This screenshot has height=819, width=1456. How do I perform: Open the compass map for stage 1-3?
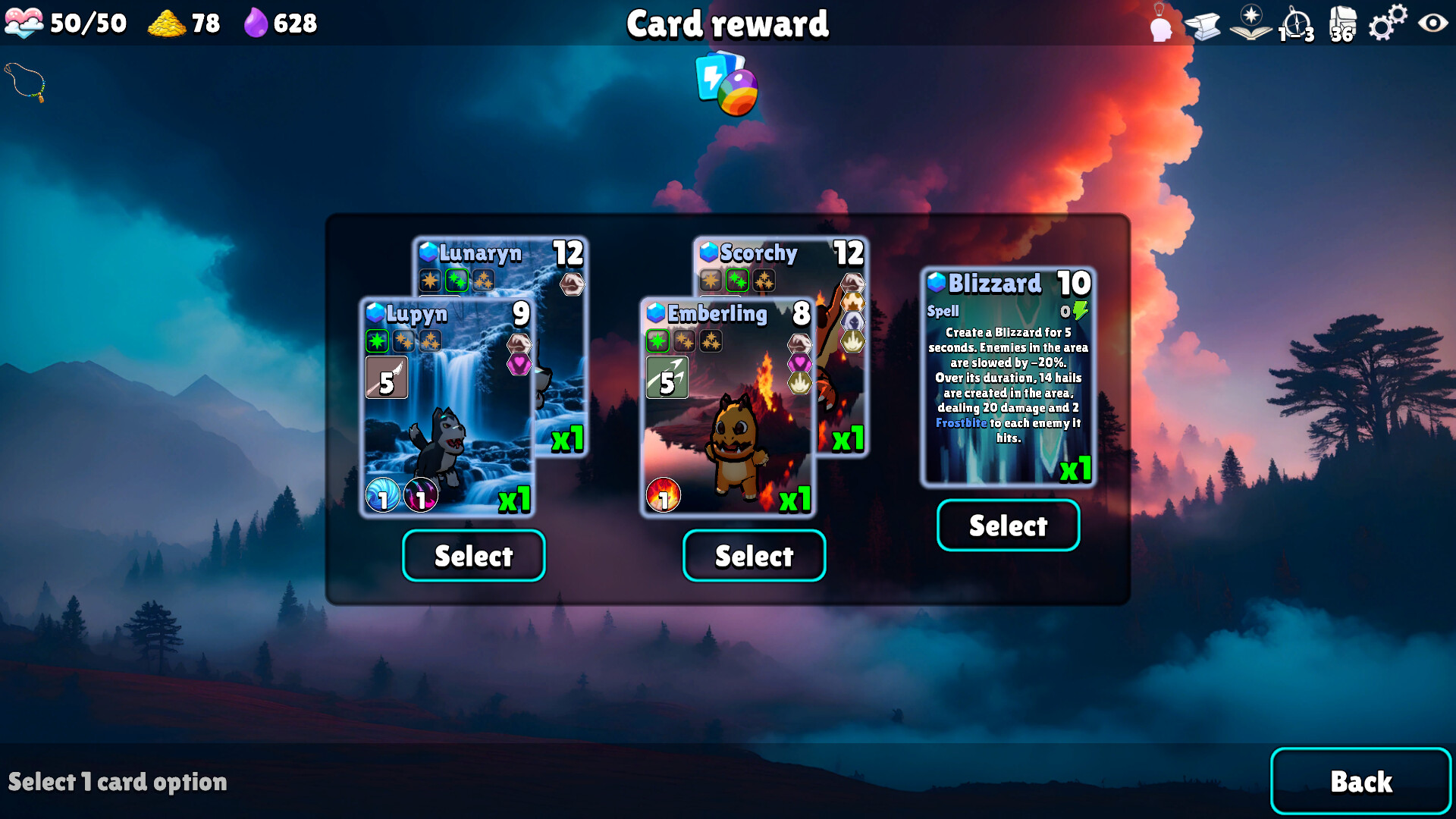1296,24
